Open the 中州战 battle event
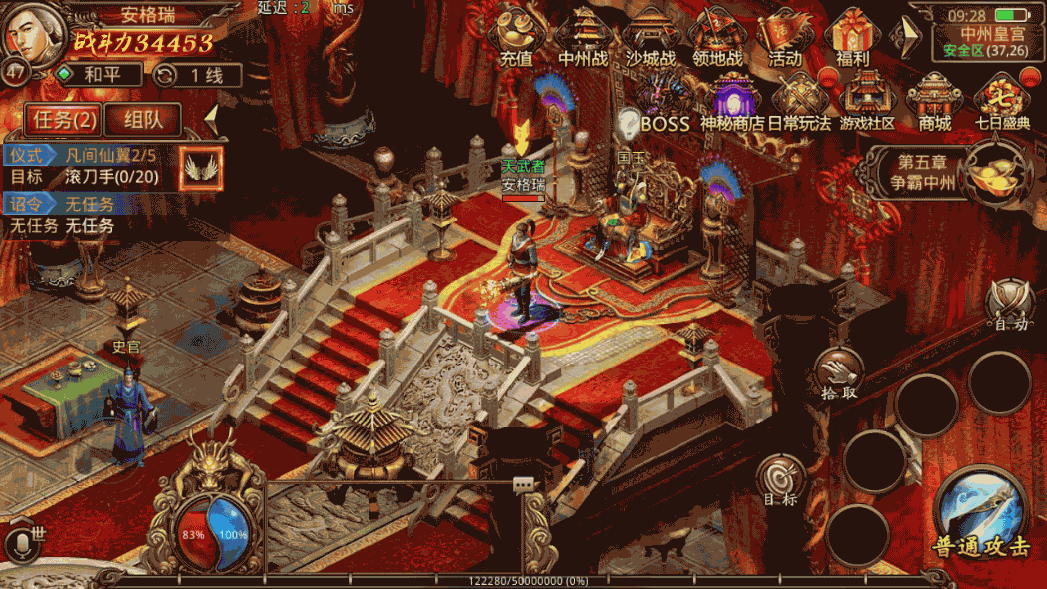 pos(583,38)
